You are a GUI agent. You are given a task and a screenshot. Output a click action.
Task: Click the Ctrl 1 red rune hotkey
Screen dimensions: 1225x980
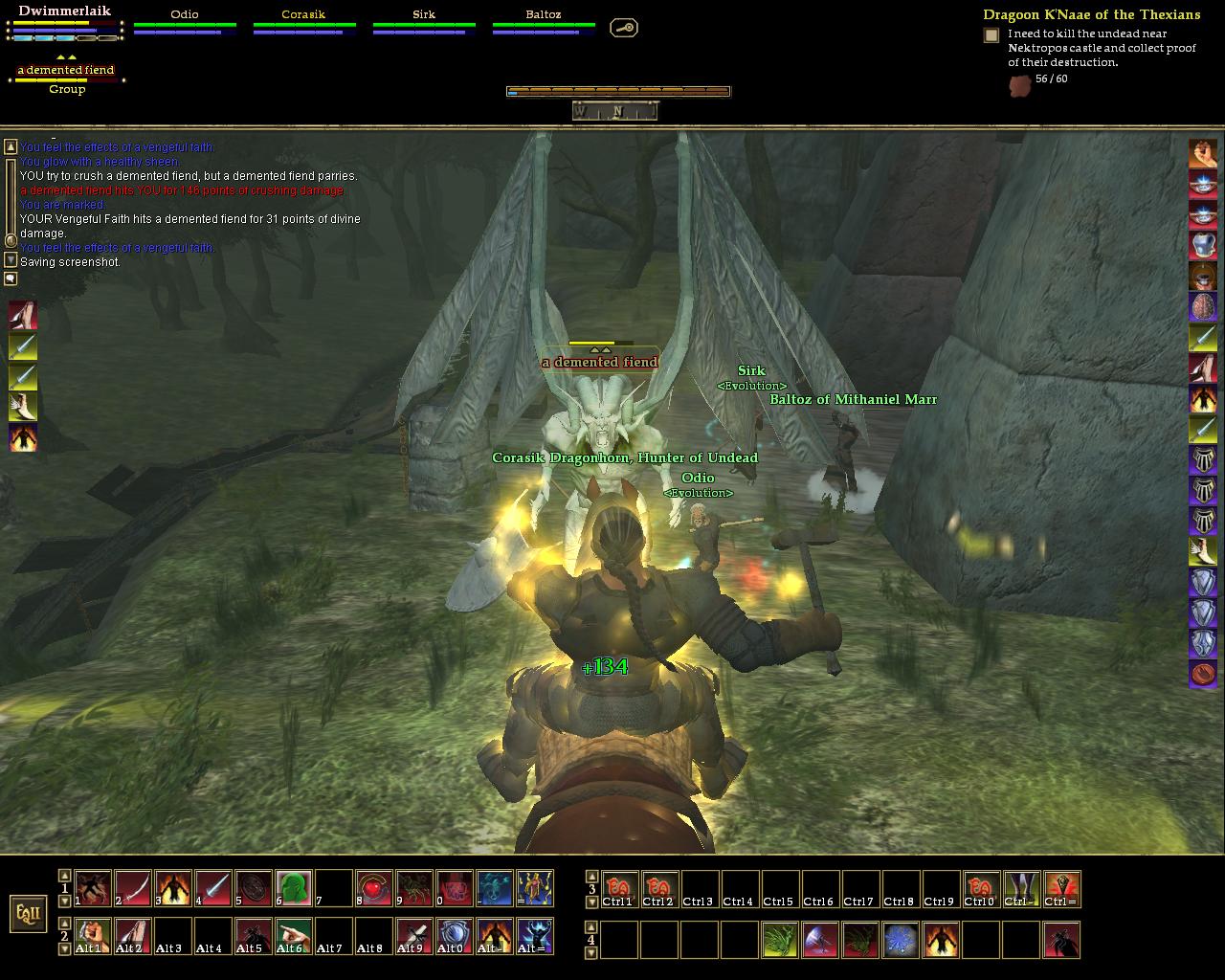click(x=618, y=888)
